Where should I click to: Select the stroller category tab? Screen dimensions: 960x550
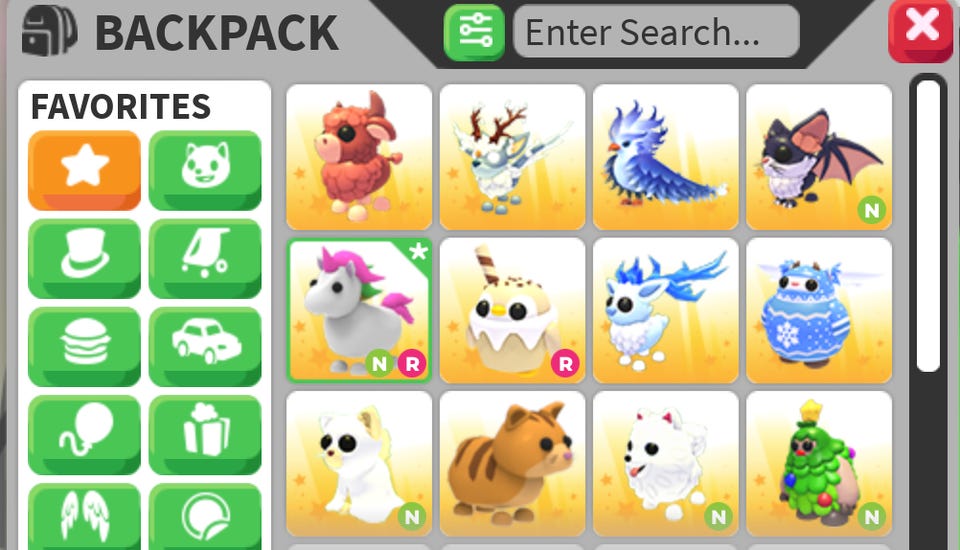(205, 257)
